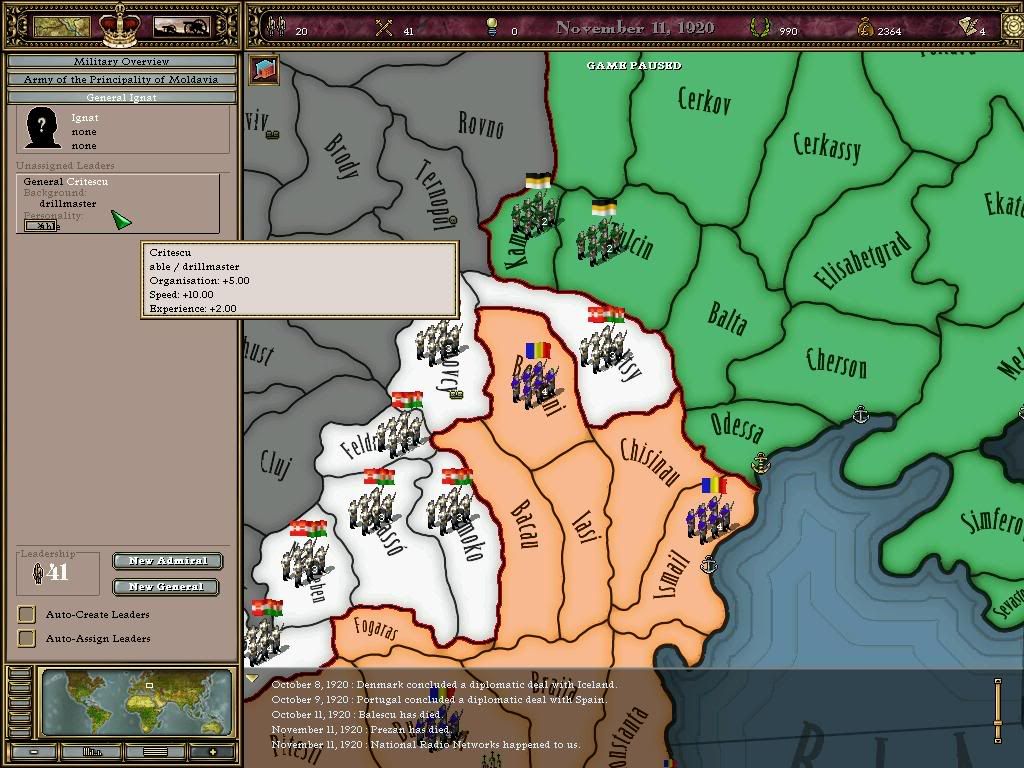Open Army of the Principality of Moldavia
Viewport: 1024px width, 768px height.
coord(122,79)
